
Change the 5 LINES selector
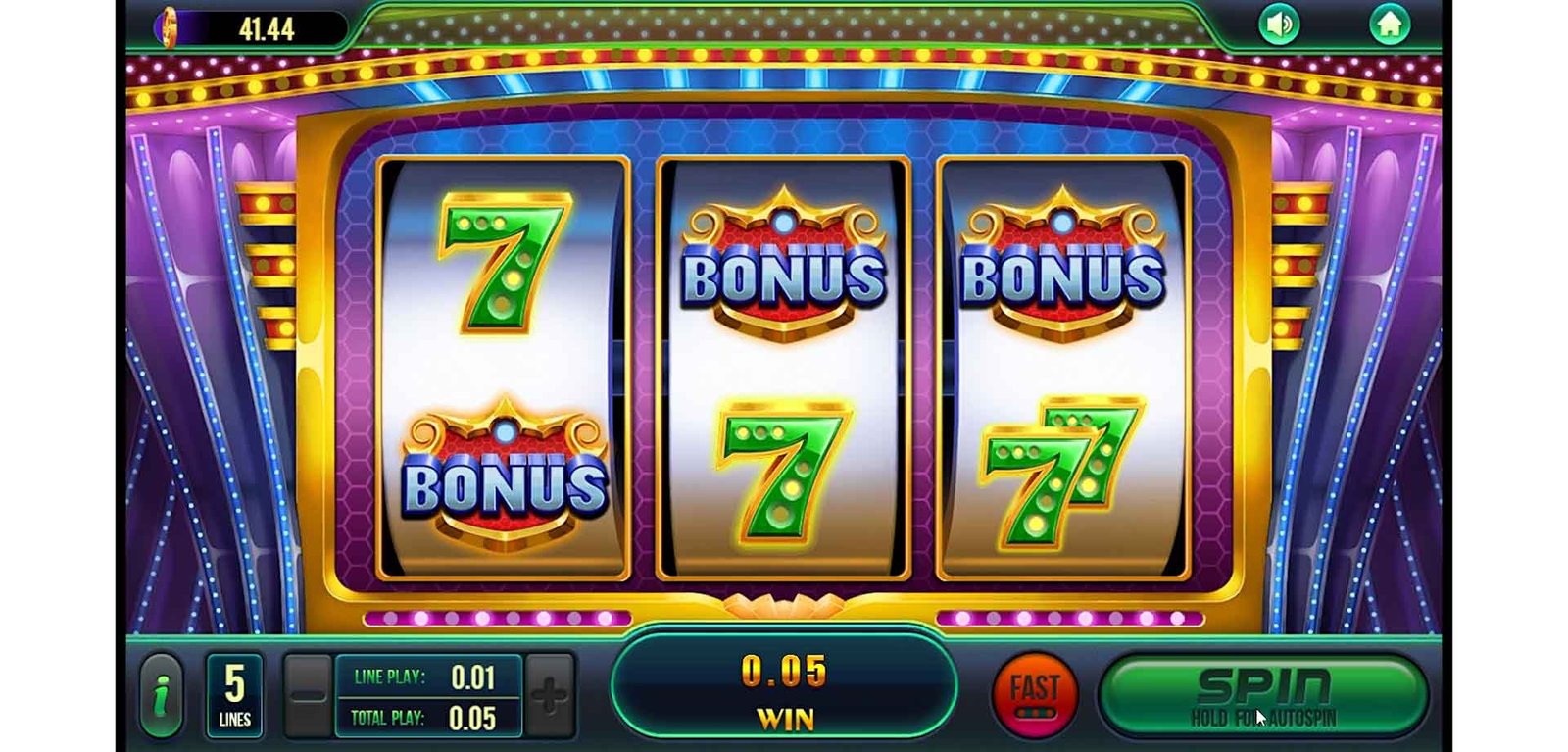click(234, 695)
